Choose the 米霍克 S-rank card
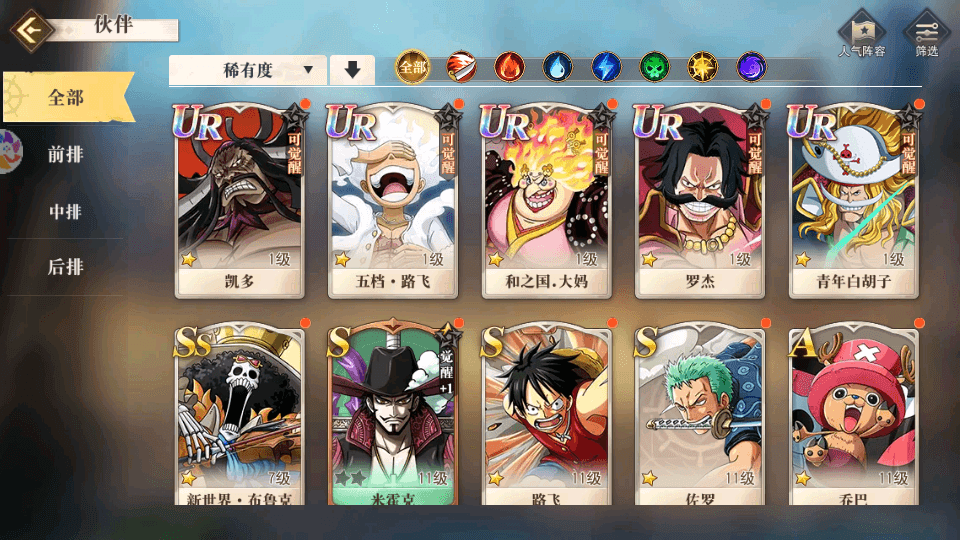This screenshot has width=960, height=540. pyautogui.click(x=393, y=415)
